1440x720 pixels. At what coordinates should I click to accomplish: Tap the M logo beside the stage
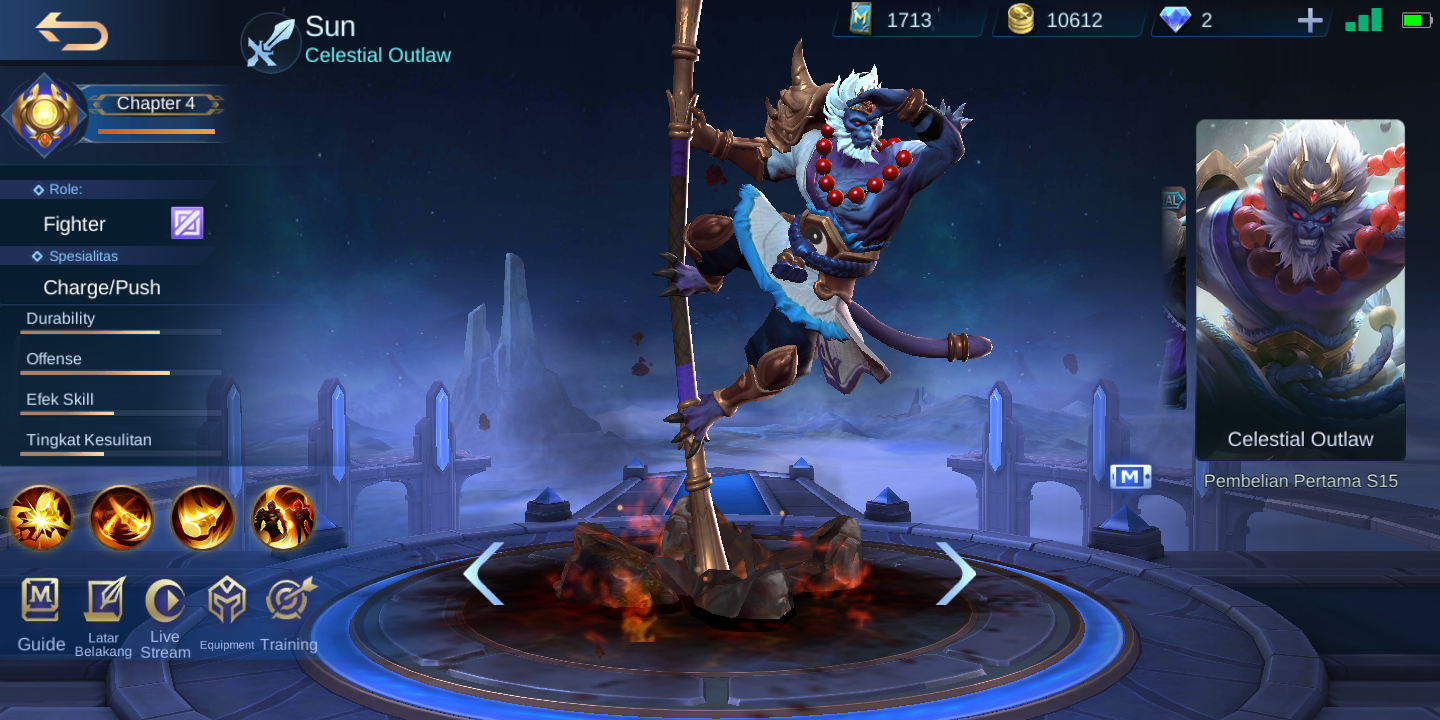click(1130, 477)
